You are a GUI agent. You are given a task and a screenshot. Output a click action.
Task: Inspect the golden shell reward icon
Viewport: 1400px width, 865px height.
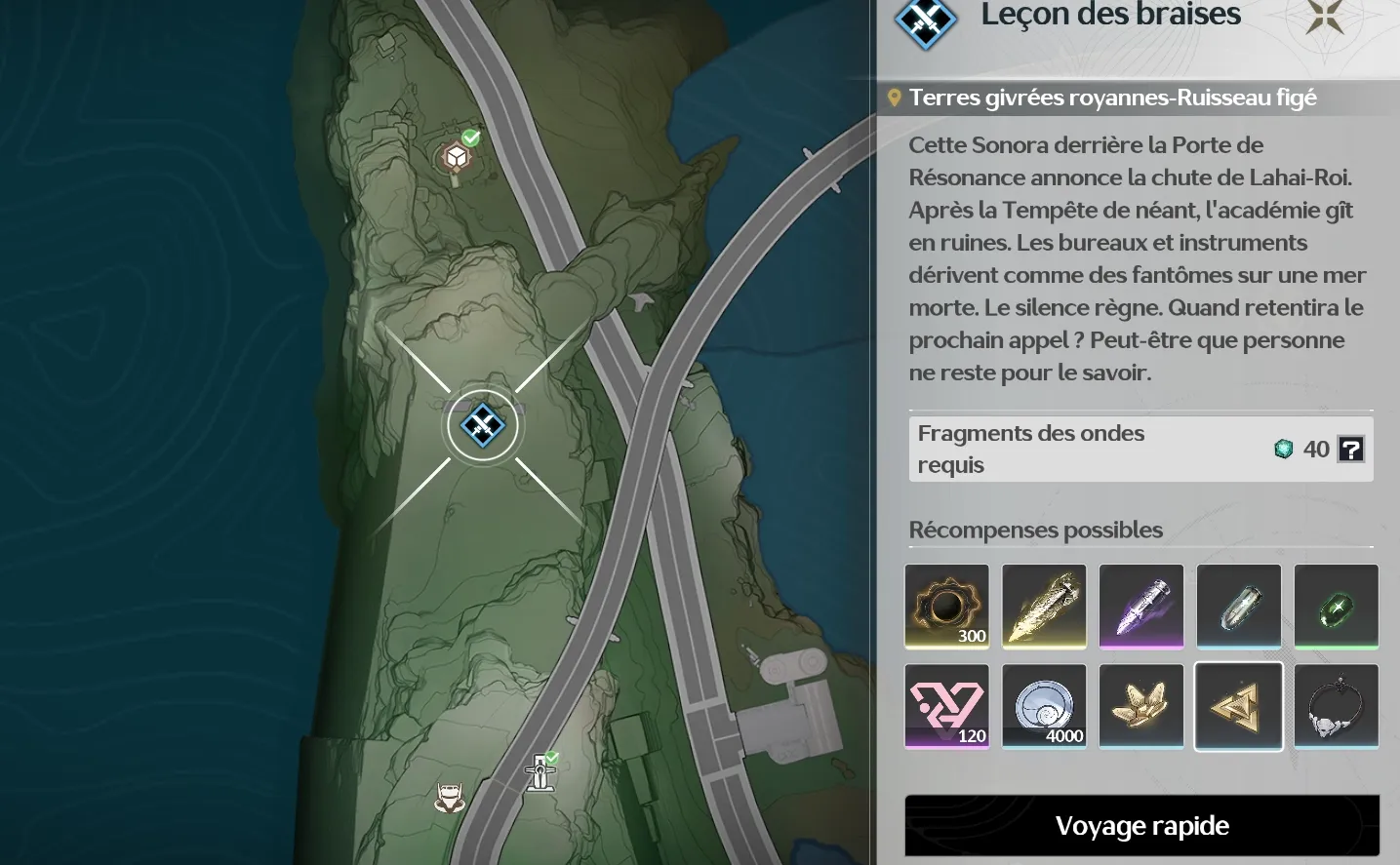[x=1044, y=606]
